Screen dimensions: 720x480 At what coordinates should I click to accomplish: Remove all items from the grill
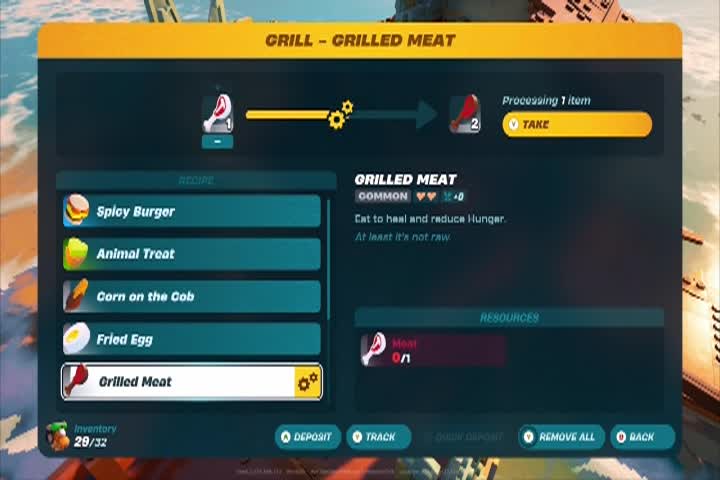[x=559, y=437]
